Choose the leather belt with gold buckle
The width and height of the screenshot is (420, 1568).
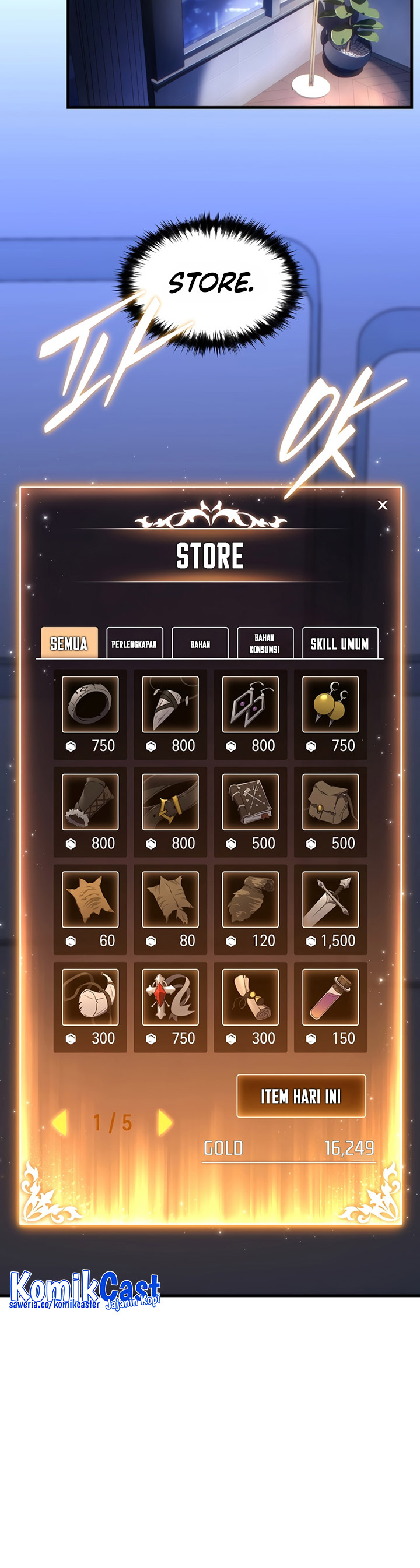170,801
